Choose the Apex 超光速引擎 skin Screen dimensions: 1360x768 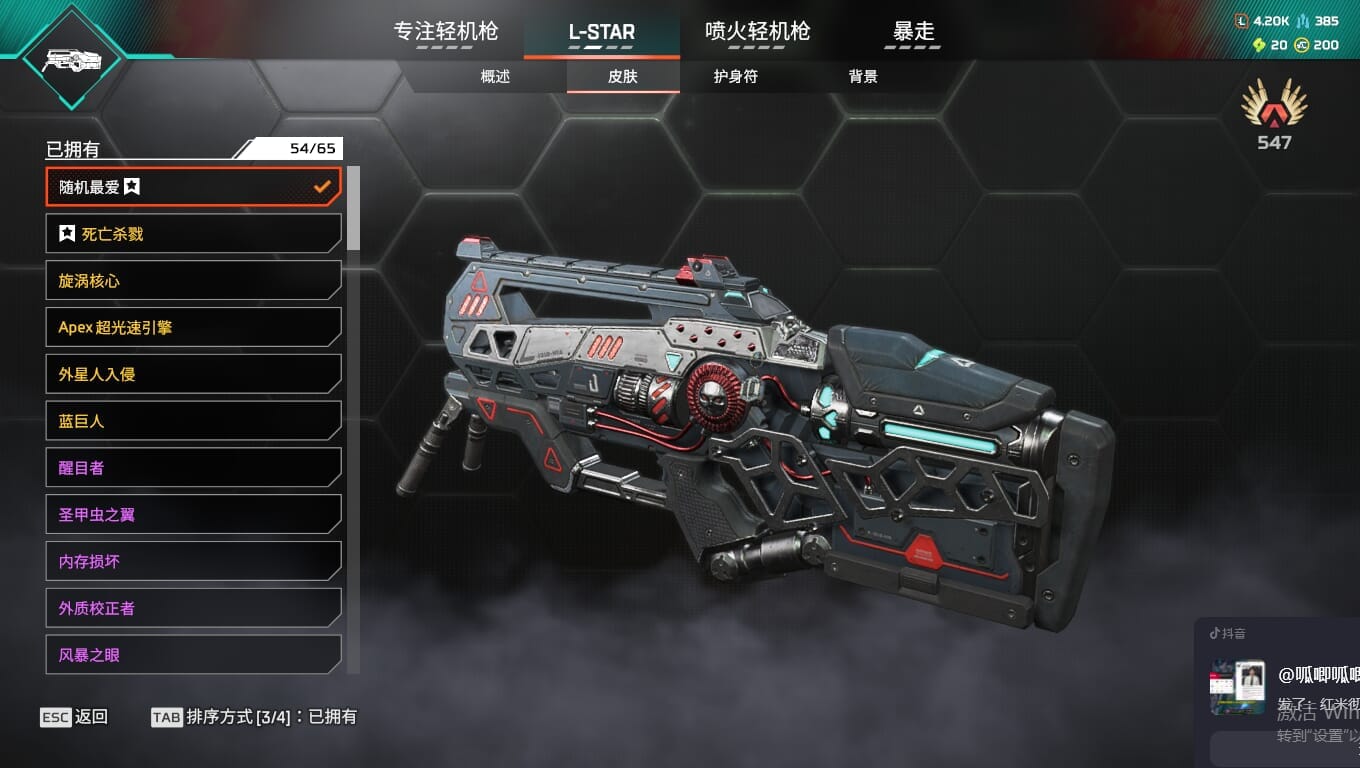(194, 327)
